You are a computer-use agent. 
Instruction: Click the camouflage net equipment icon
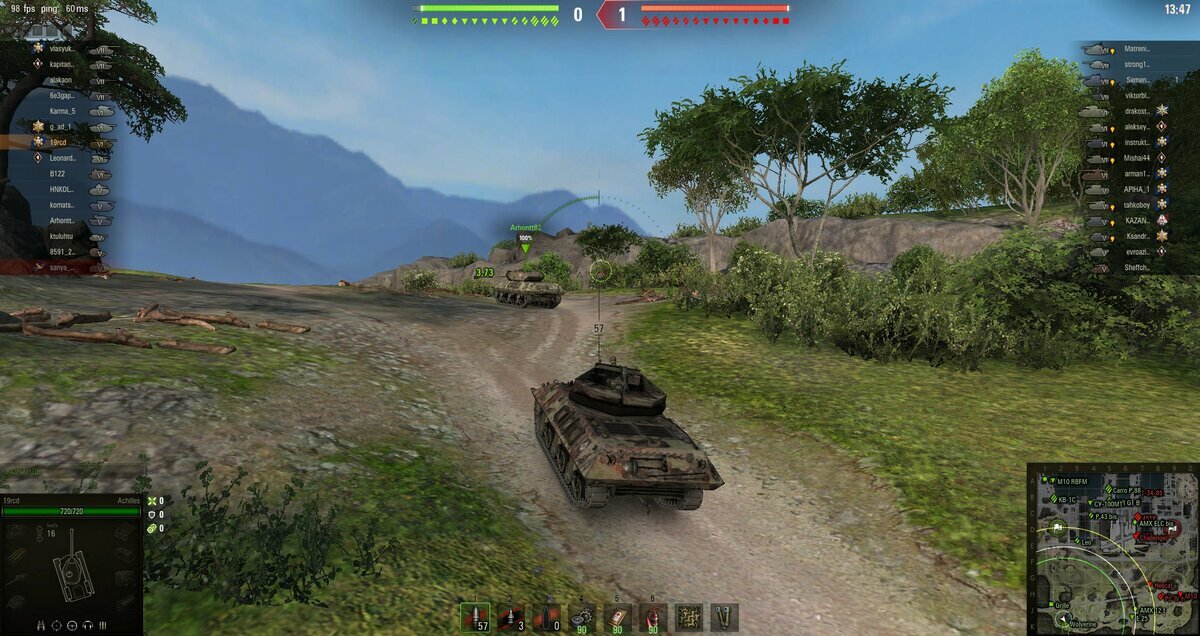(689, 617)
